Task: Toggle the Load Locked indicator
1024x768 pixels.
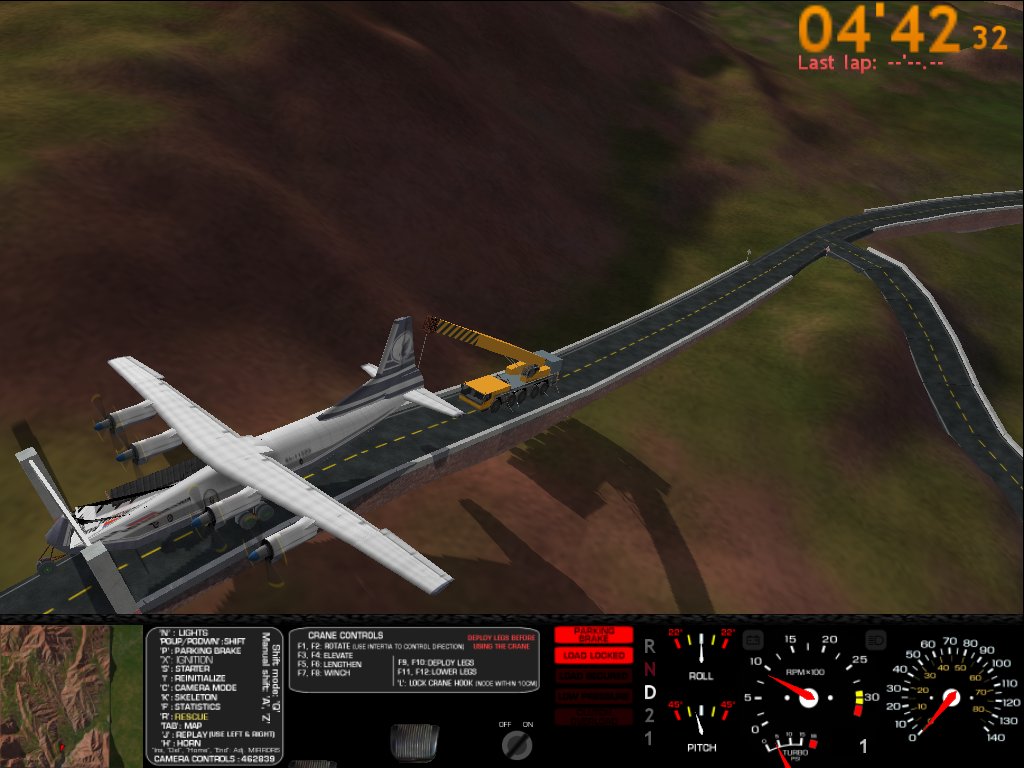Action: point(593,655)
